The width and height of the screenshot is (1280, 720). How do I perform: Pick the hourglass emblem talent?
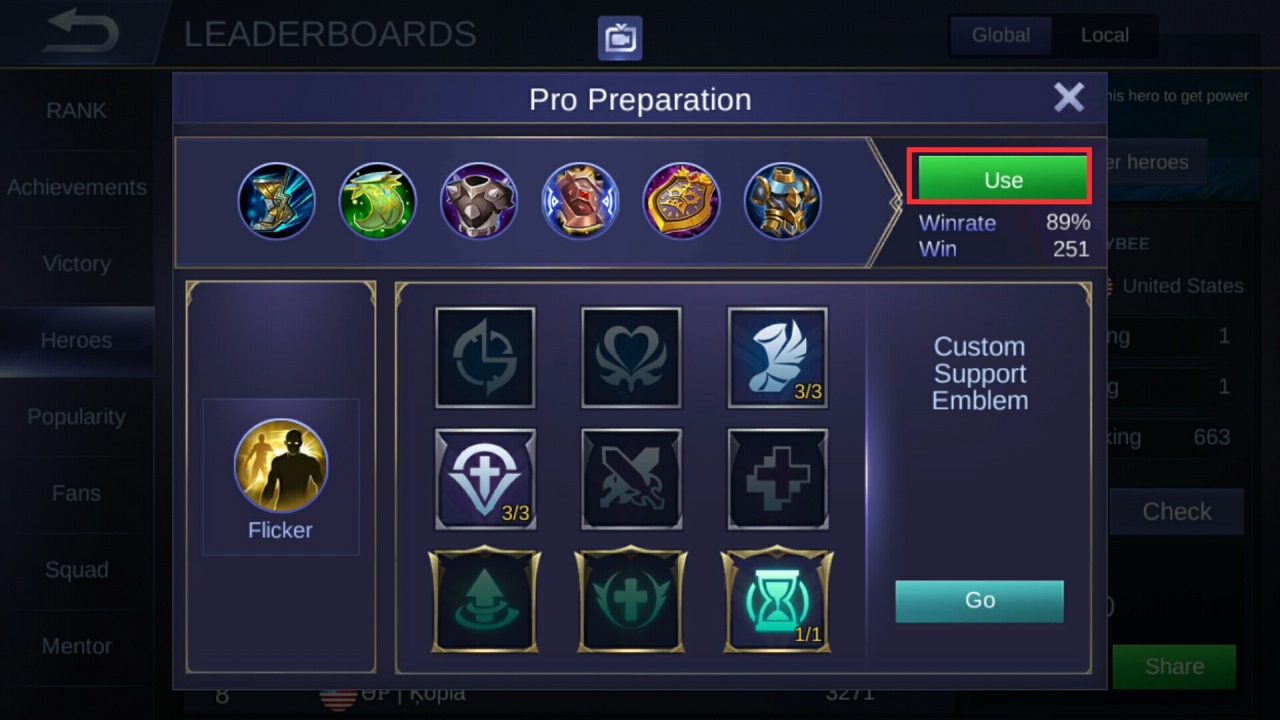tap(777, 599)
